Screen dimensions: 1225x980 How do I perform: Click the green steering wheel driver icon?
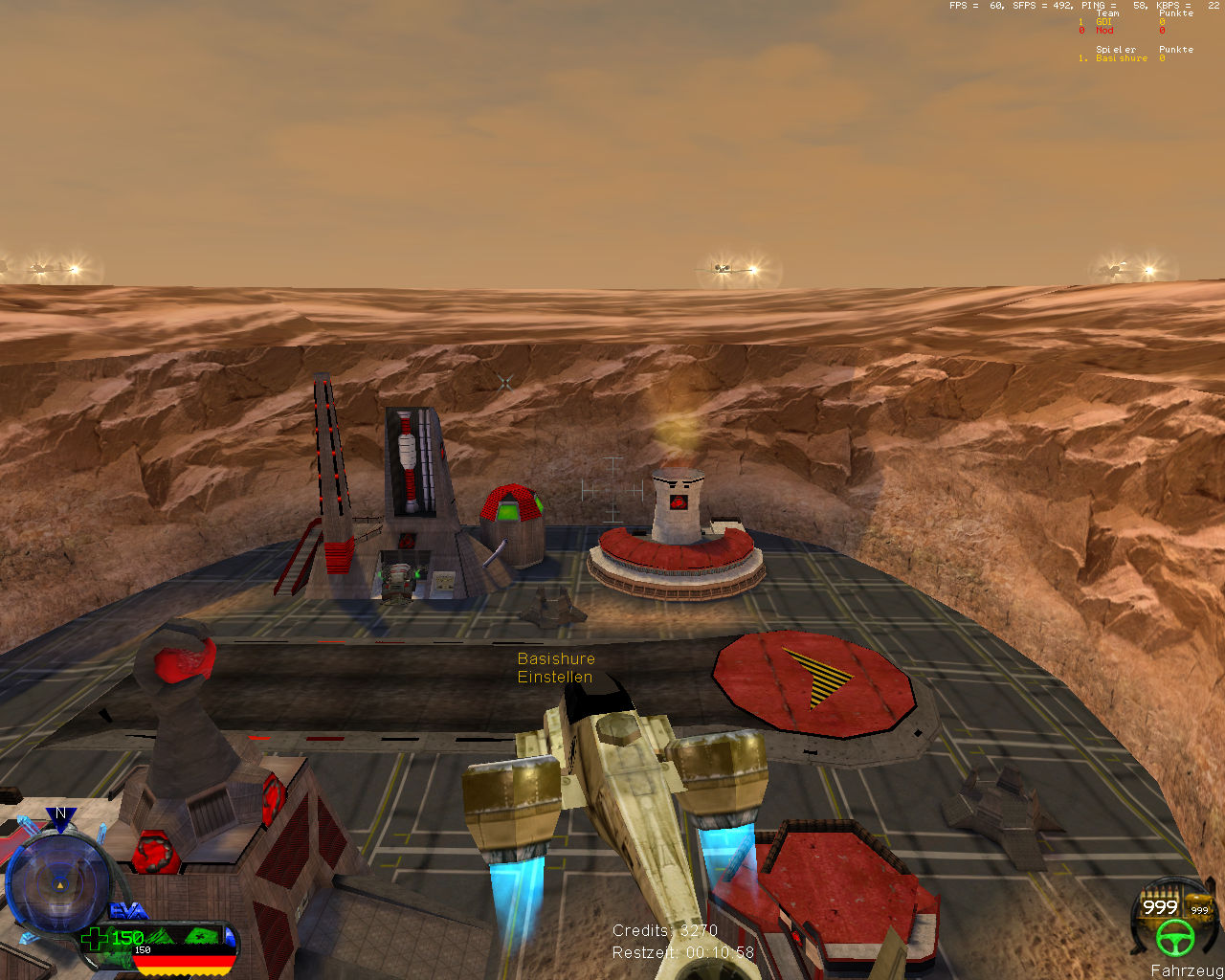[x=1174, y=939]
